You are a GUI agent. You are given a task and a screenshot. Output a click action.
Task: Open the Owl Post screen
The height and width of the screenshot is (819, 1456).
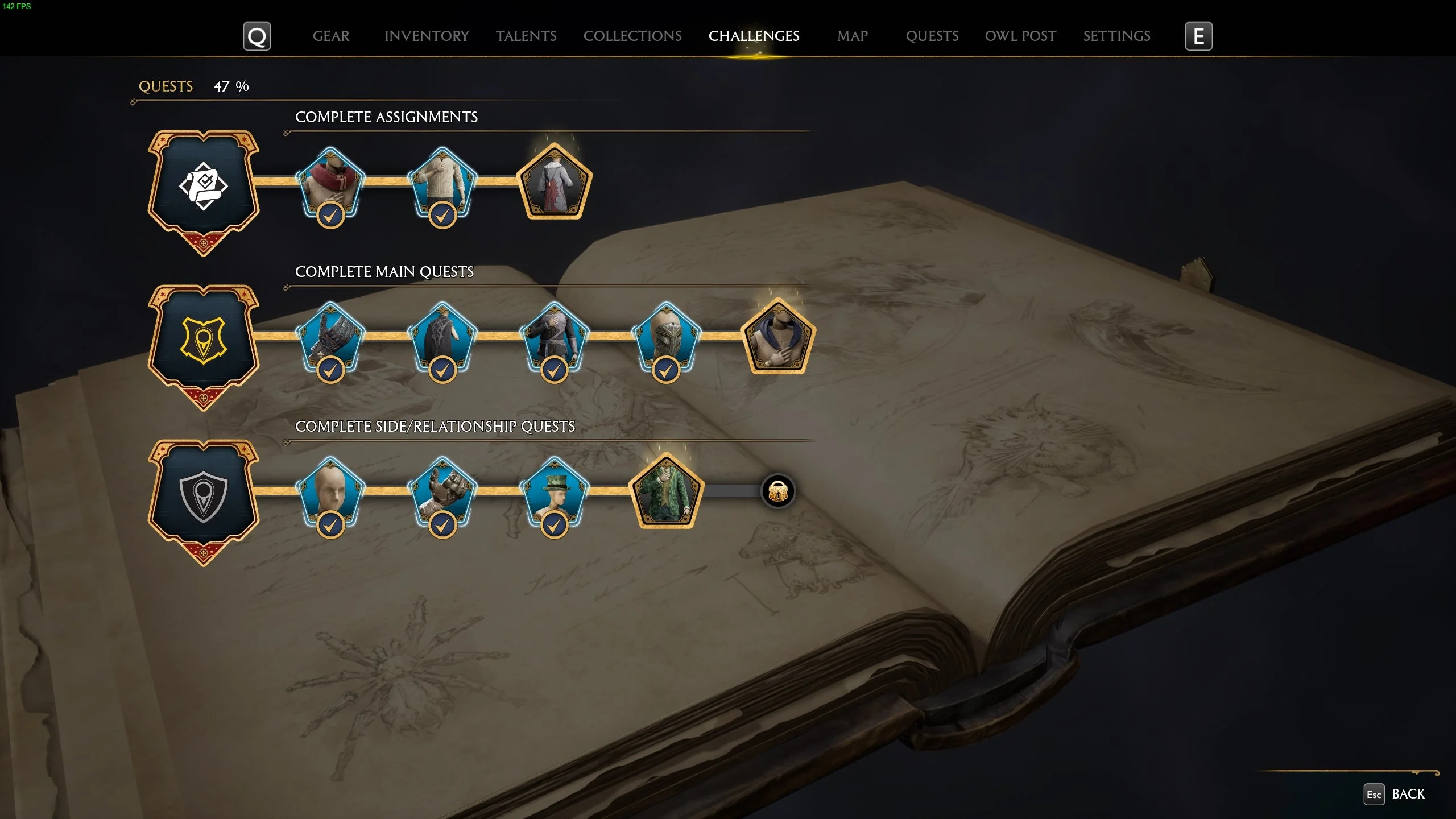(x=1020, y=36)
